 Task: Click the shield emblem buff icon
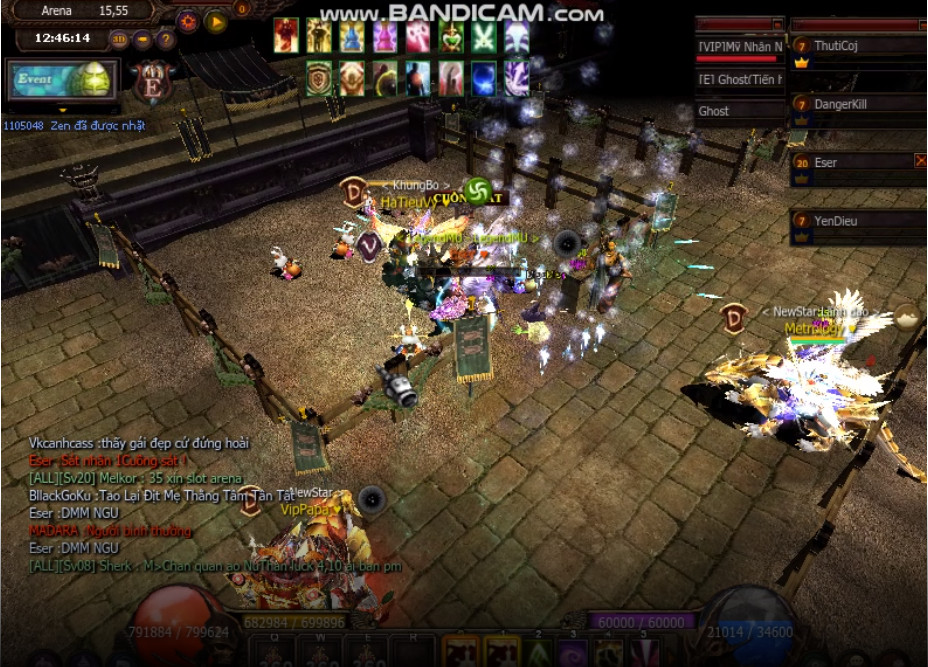[319, 78]
